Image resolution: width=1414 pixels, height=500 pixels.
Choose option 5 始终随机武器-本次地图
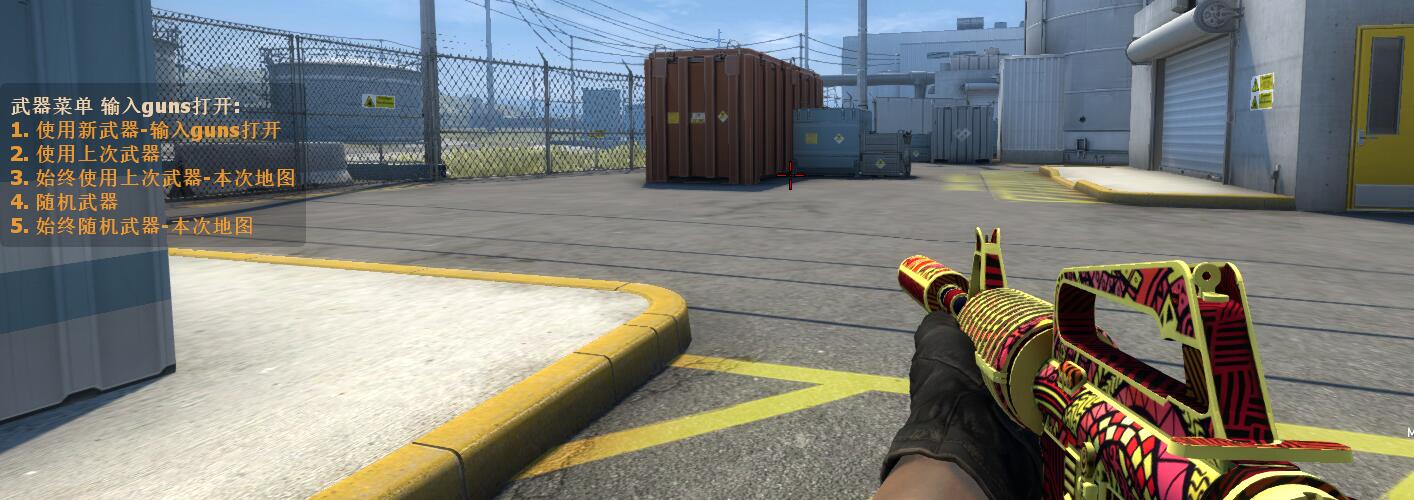click(132, 226)
